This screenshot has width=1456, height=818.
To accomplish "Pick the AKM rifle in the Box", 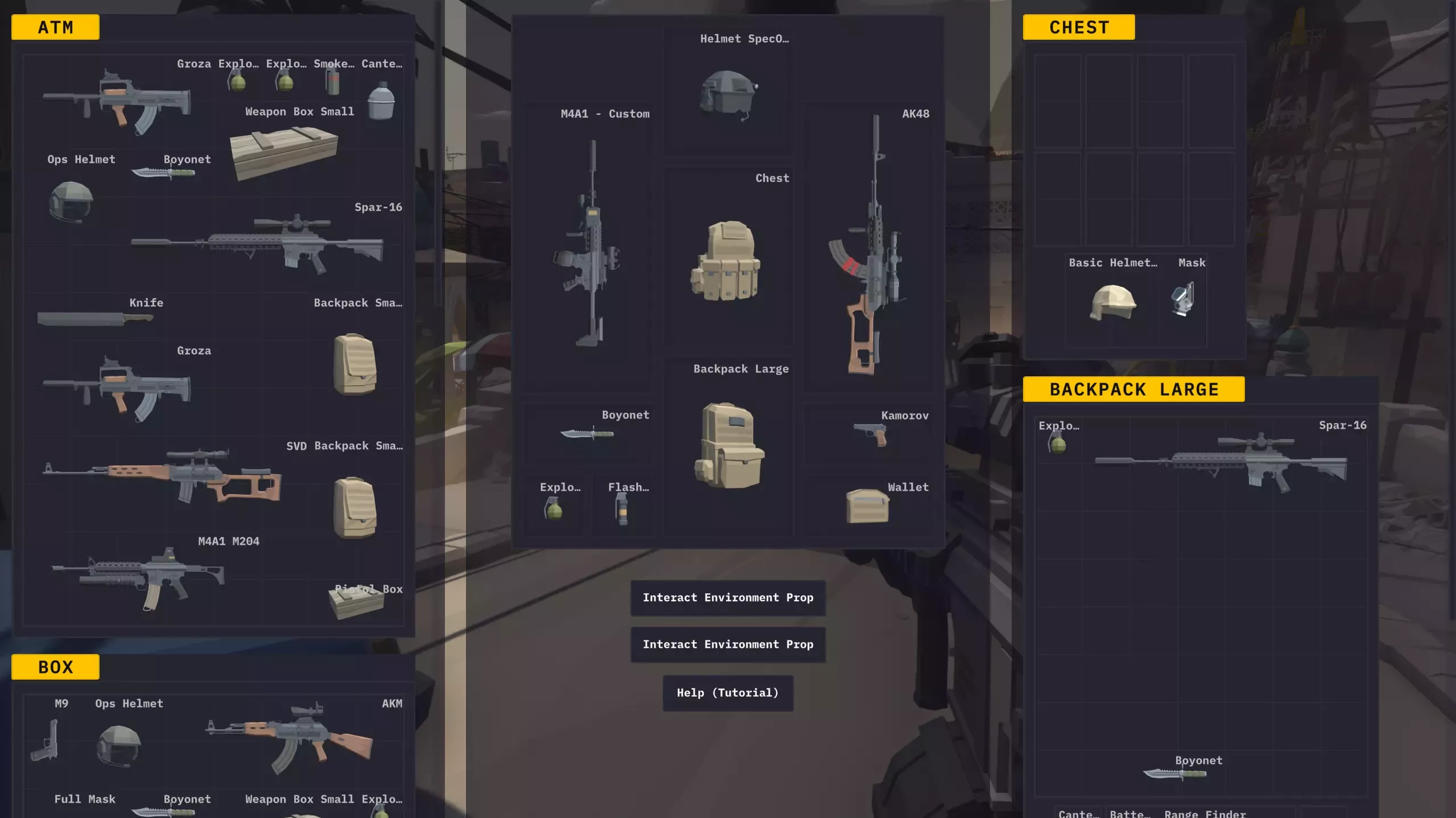I will tap(290, 738).
